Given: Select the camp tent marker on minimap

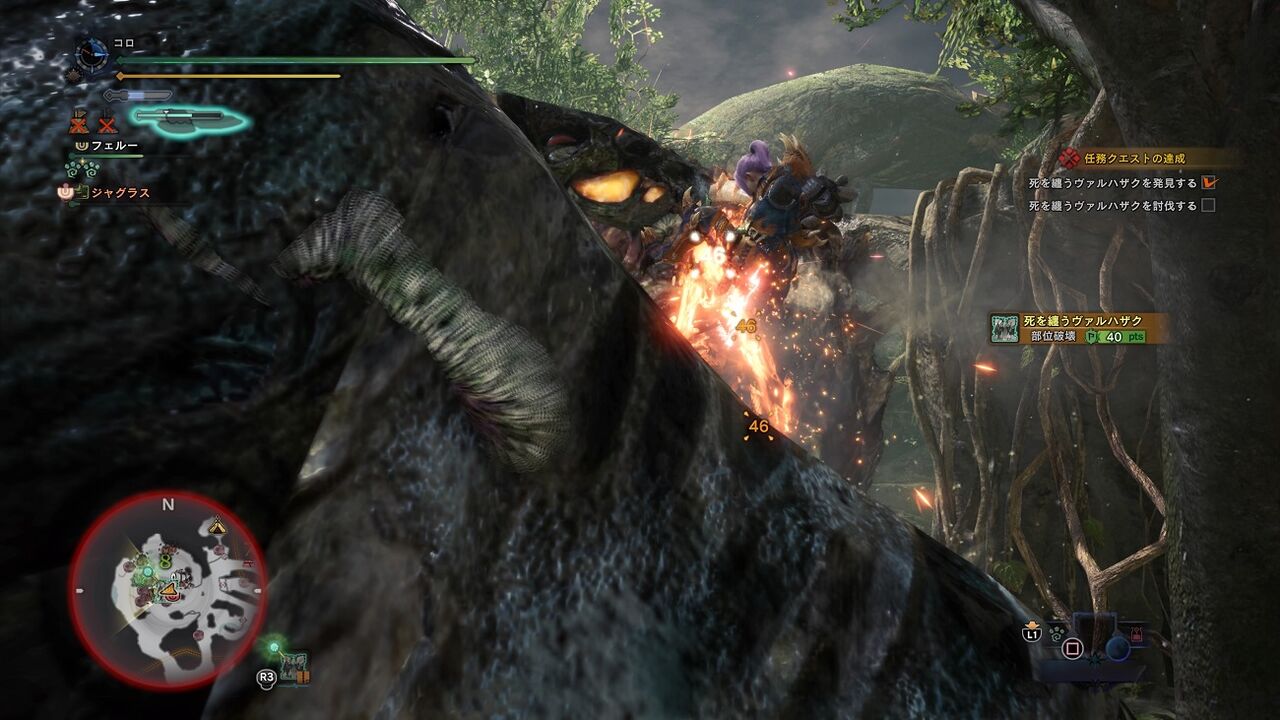Looking at the screenshot, I should point(217,526).
